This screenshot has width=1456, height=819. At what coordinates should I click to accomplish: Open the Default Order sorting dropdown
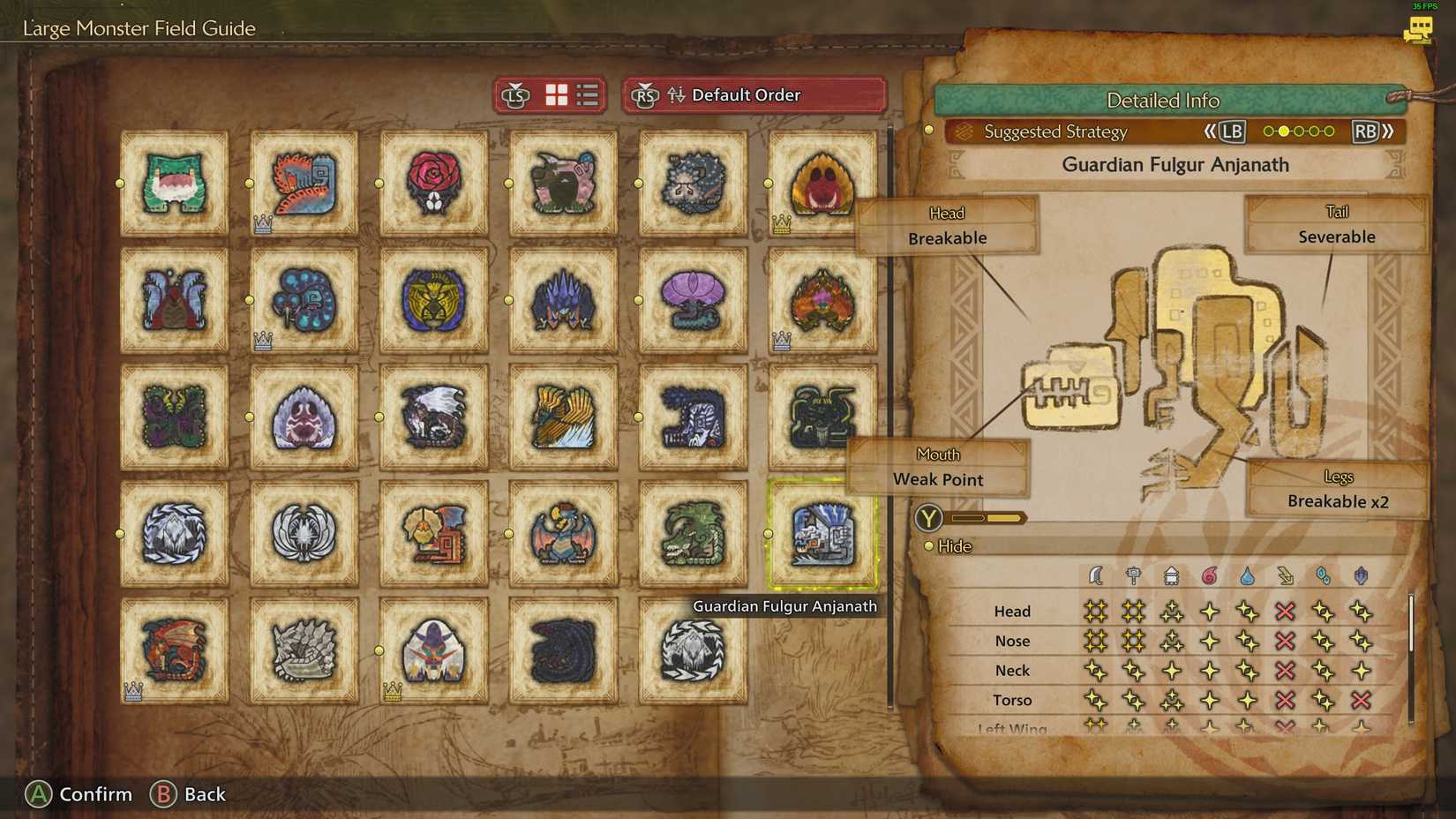pos(747,95)
